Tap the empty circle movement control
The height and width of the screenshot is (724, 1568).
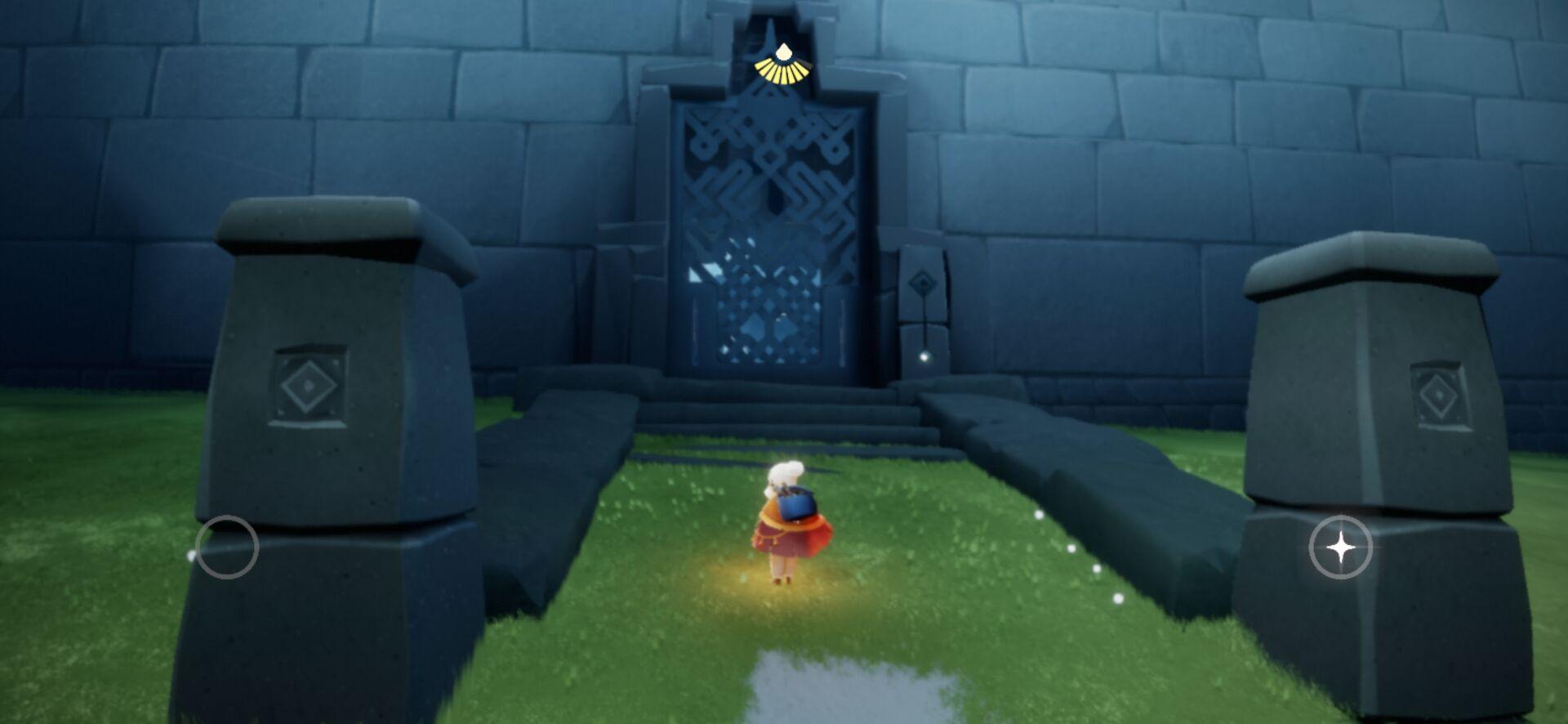click(x=227, y=547)
